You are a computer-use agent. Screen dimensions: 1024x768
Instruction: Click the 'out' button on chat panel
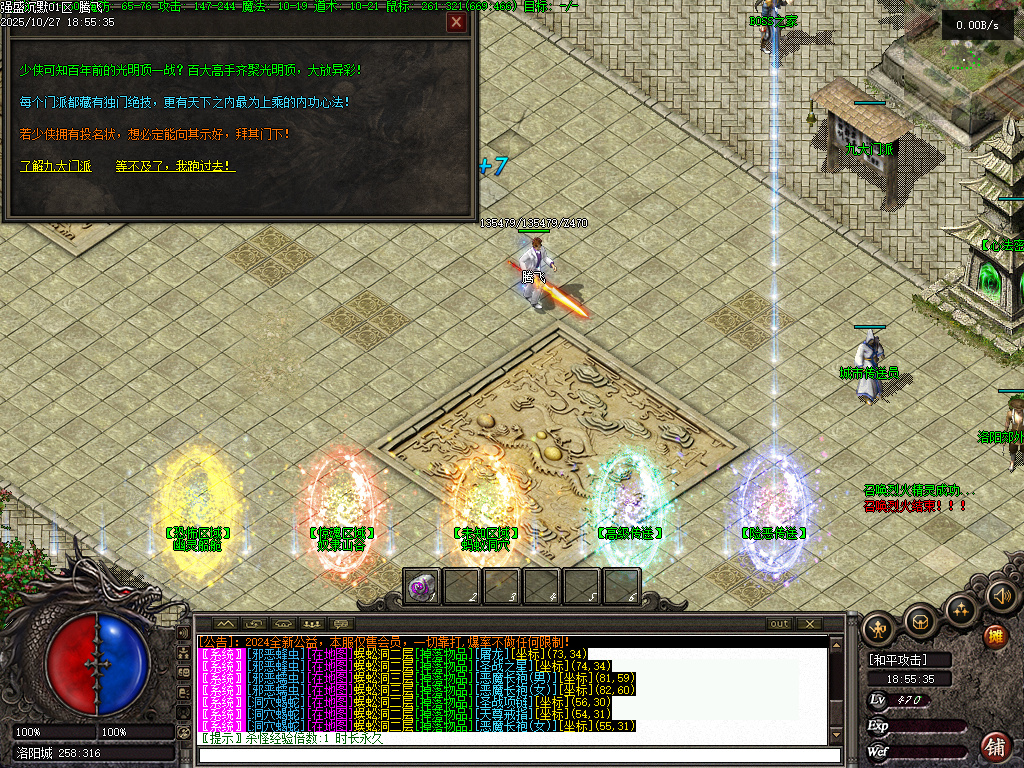(779, 624)
